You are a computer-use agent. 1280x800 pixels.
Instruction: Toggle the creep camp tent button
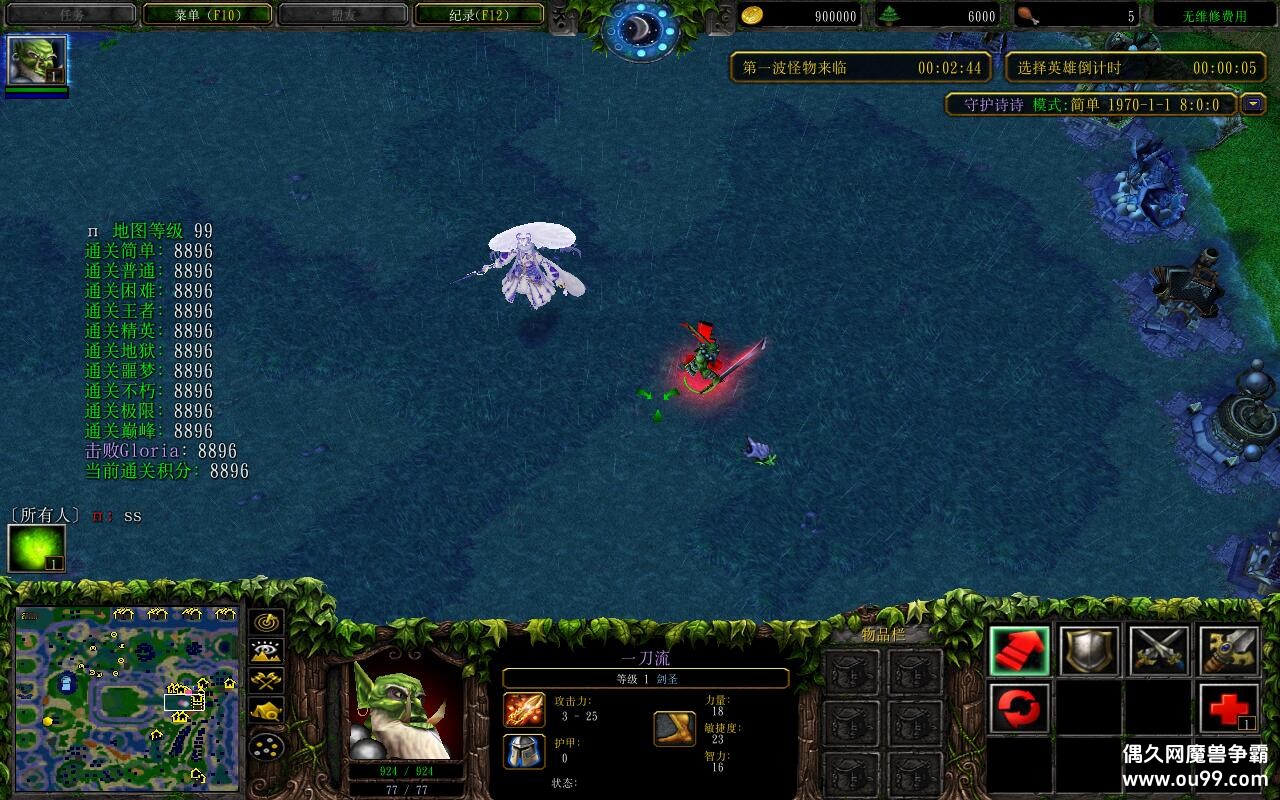[x=267, y=712]
